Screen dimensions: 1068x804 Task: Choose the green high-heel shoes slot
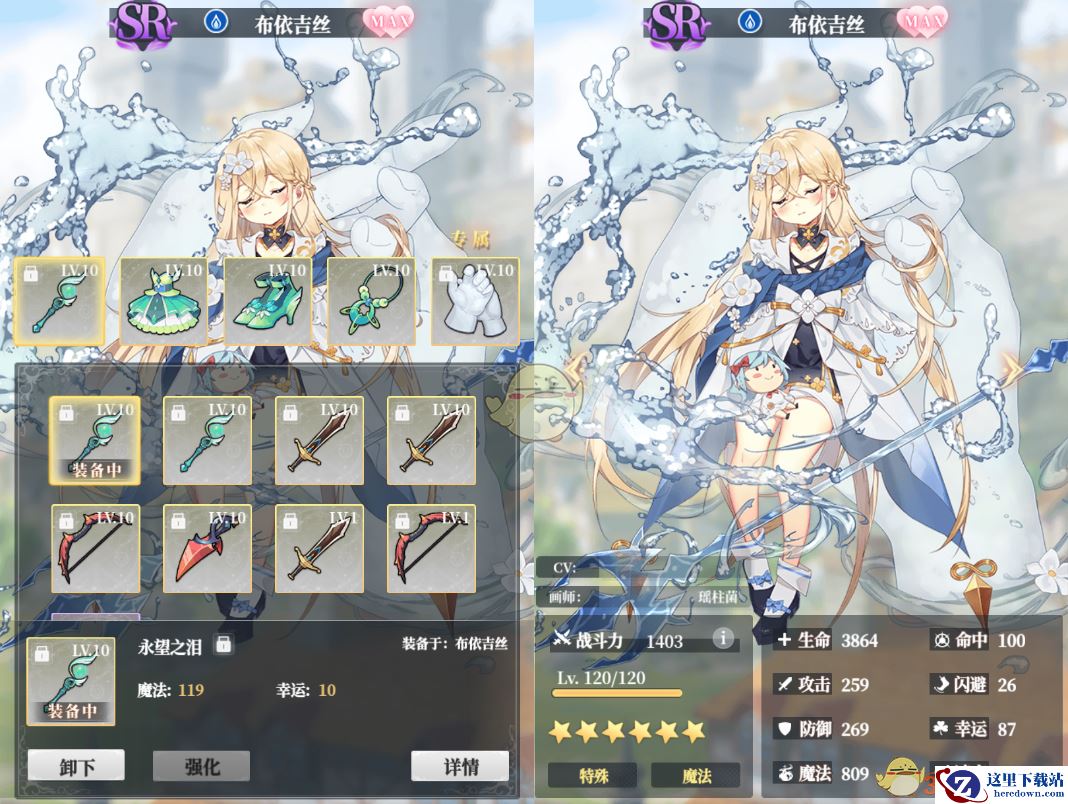pyautogui.click(x=267, y=301)
